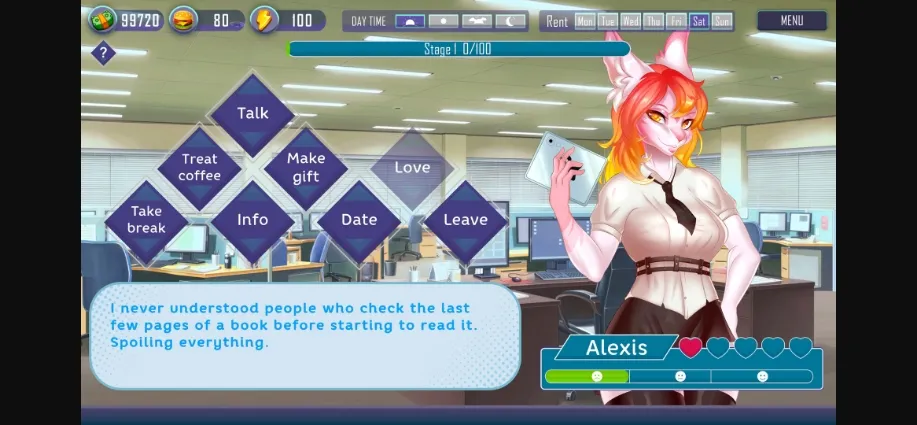The width and height of the screenshot is (917, 425).
Task: Select the Love action diamond
Action: (412, 167)
